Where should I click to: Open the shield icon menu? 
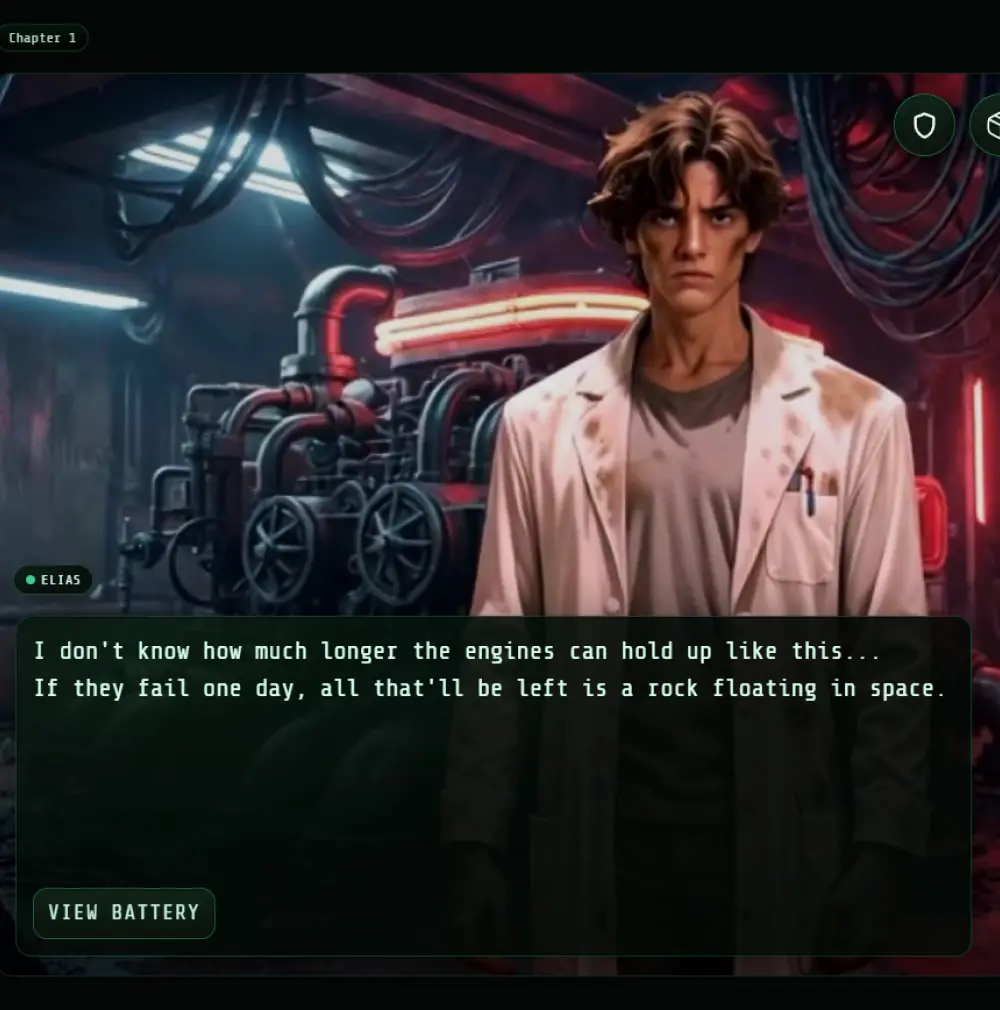tap(924, 125)
